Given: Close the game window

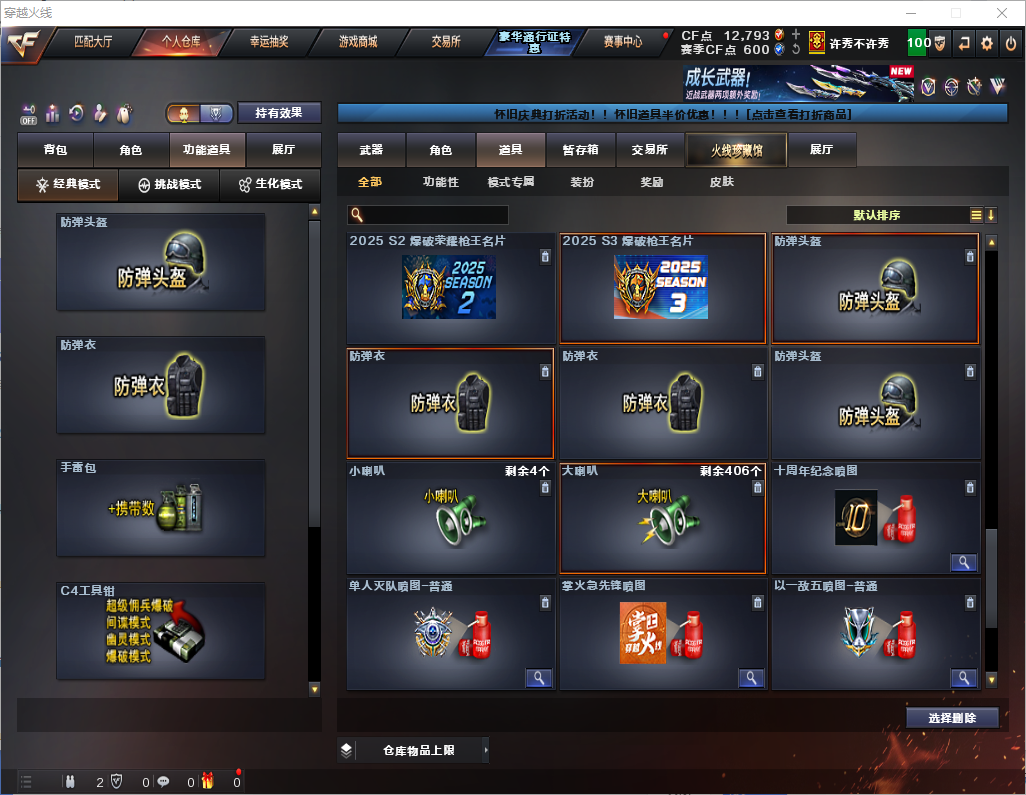Looking at the screenshot, I should (1002, 13).
